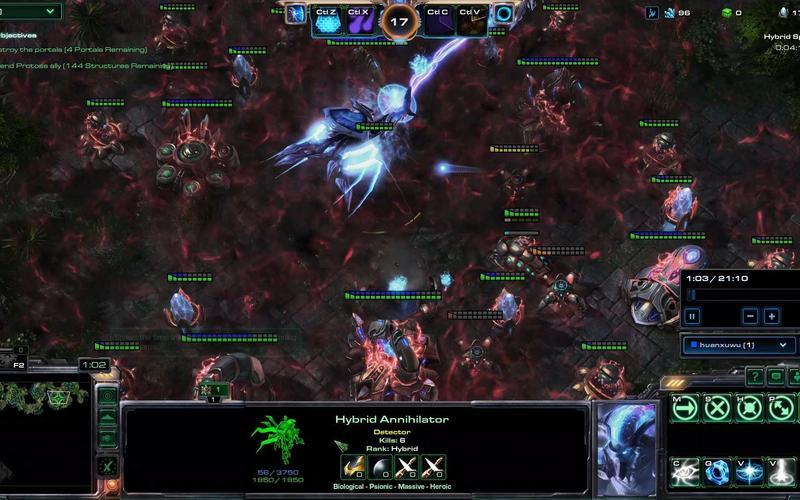
Task: Open the huanxuwu player dropdown
Action: 740,345
